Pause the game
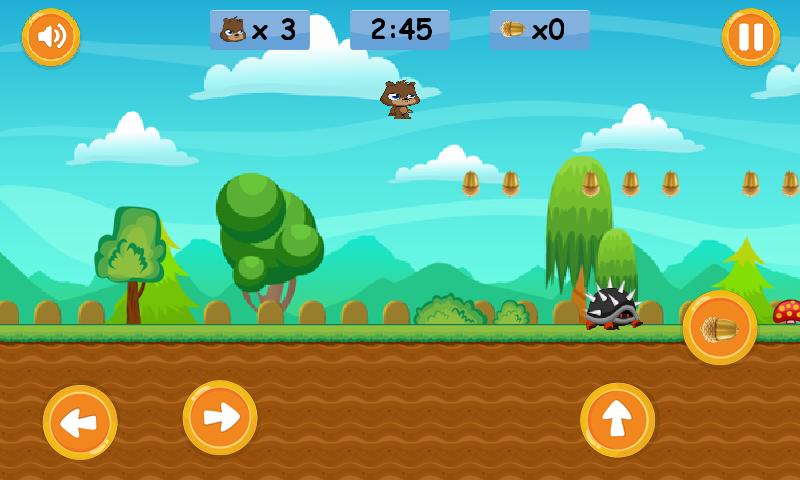Viewport: 800px width, 480px height. (750, 37)
